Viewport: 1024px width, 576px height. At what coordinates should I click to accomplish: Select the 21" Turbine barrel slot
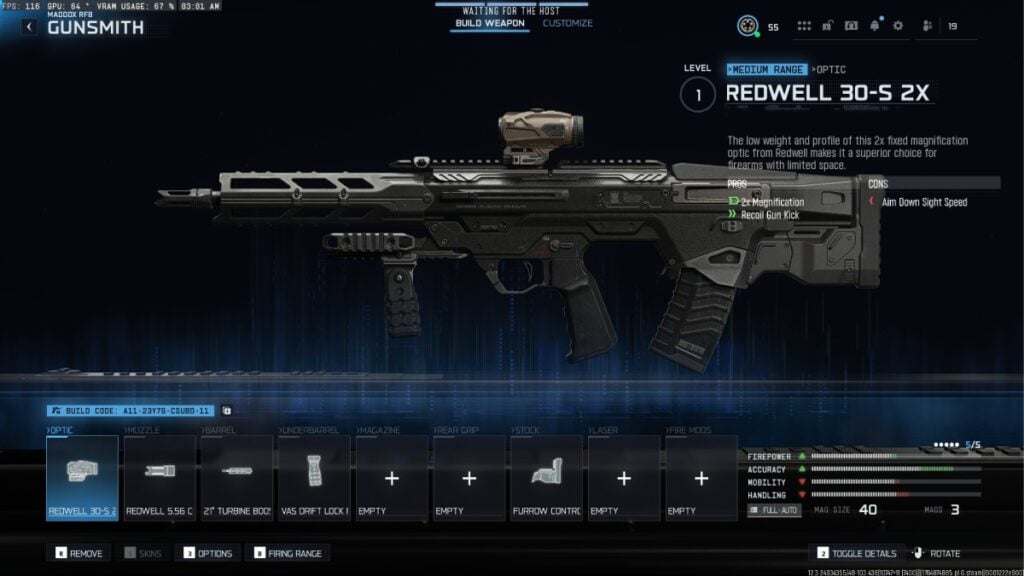[237, 478]
